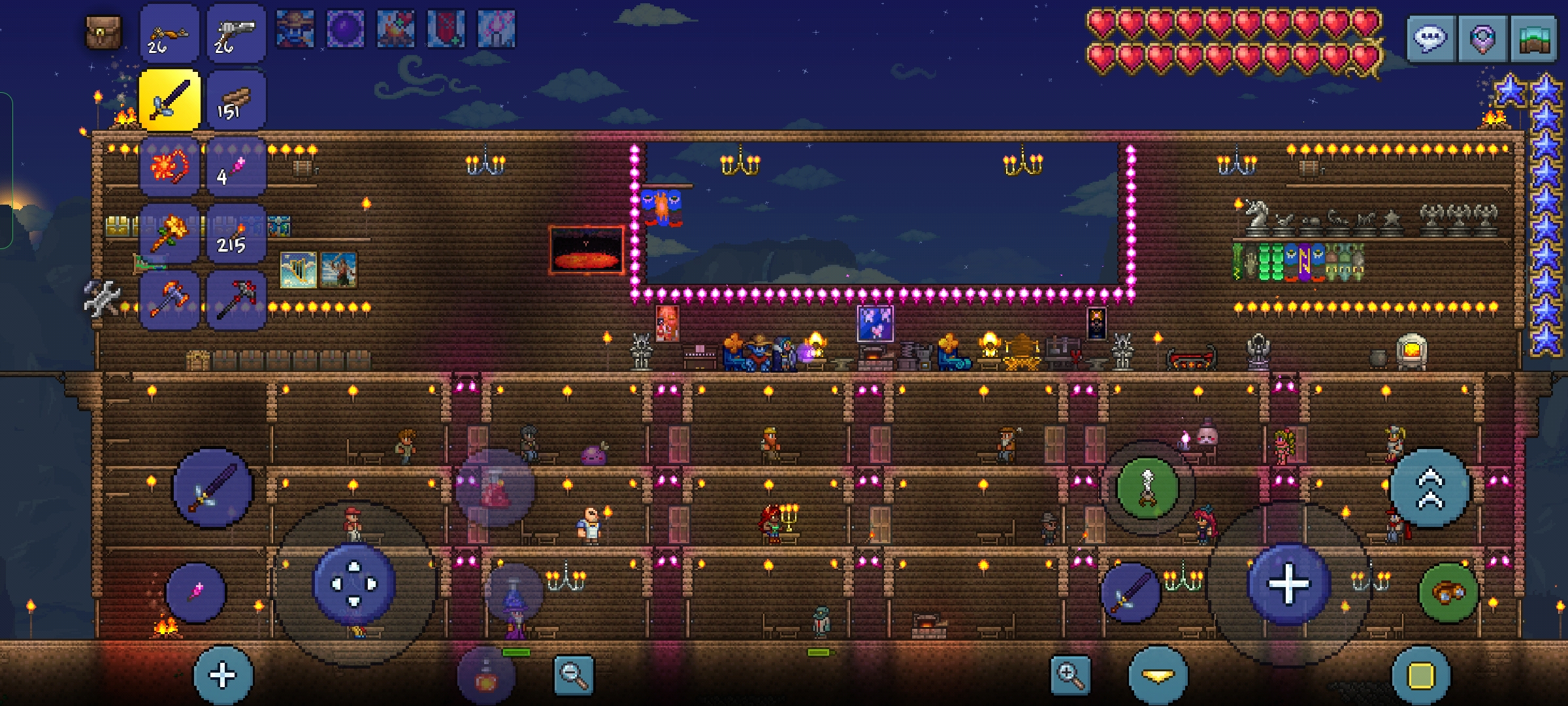
Task: Zoom in with the plus magnifier
Action: pos(1070,675)
